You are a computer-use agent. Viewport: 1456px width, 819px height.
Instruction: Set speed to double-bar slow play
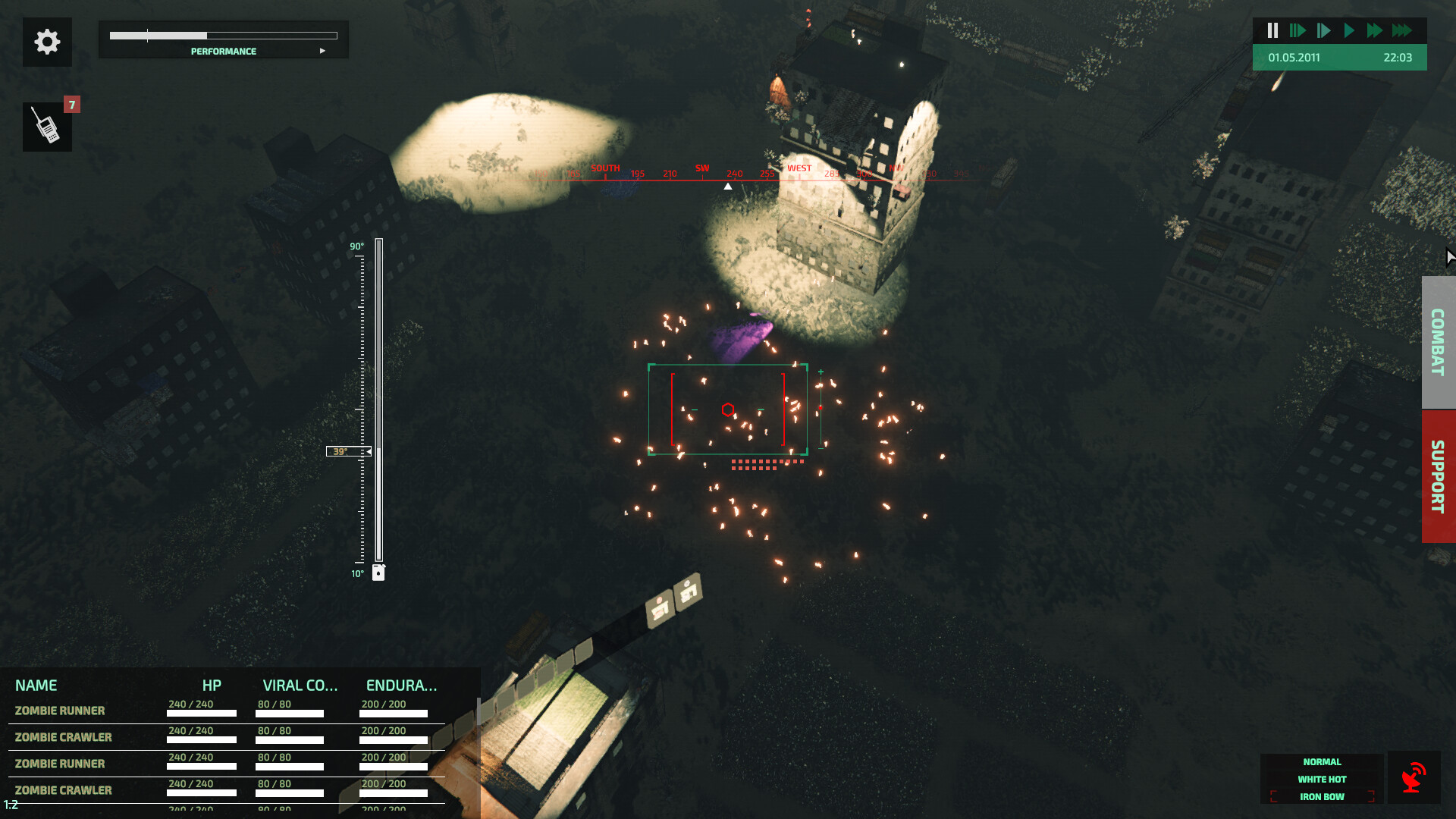click(1298, 30)
